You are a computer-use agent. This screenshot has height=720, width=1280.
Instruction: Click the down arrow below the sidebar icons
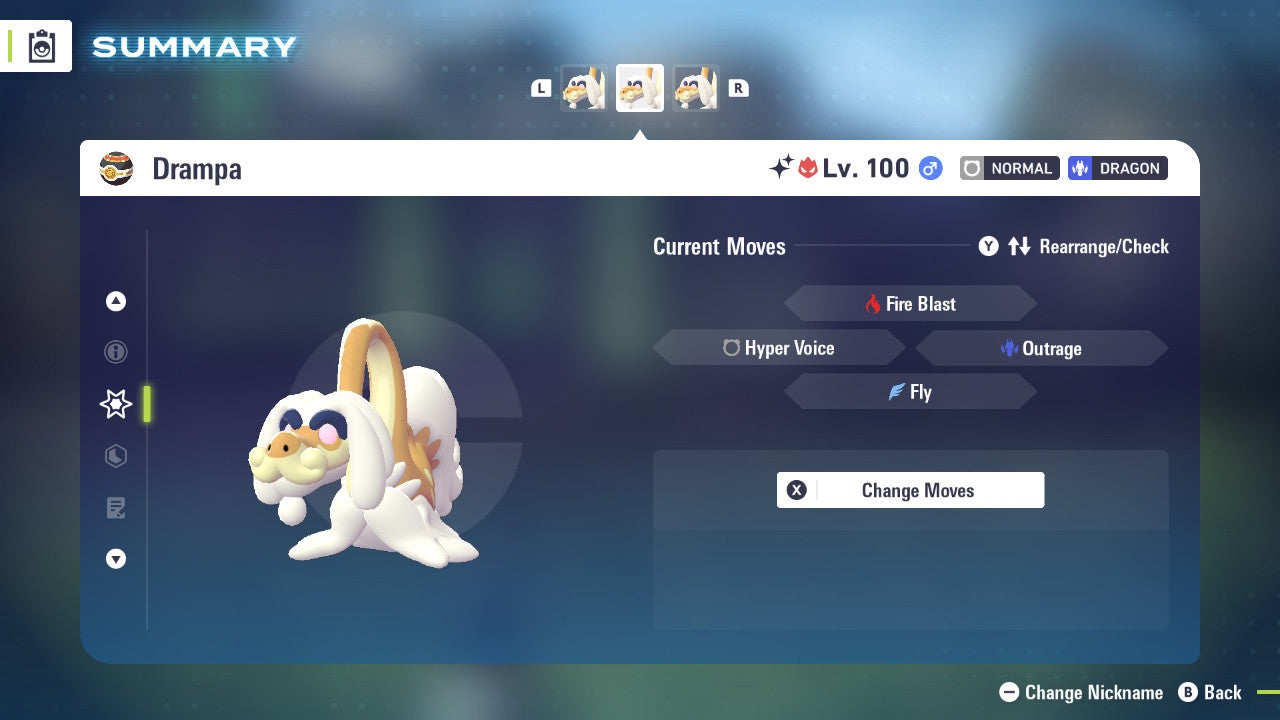tap(115, 559)
